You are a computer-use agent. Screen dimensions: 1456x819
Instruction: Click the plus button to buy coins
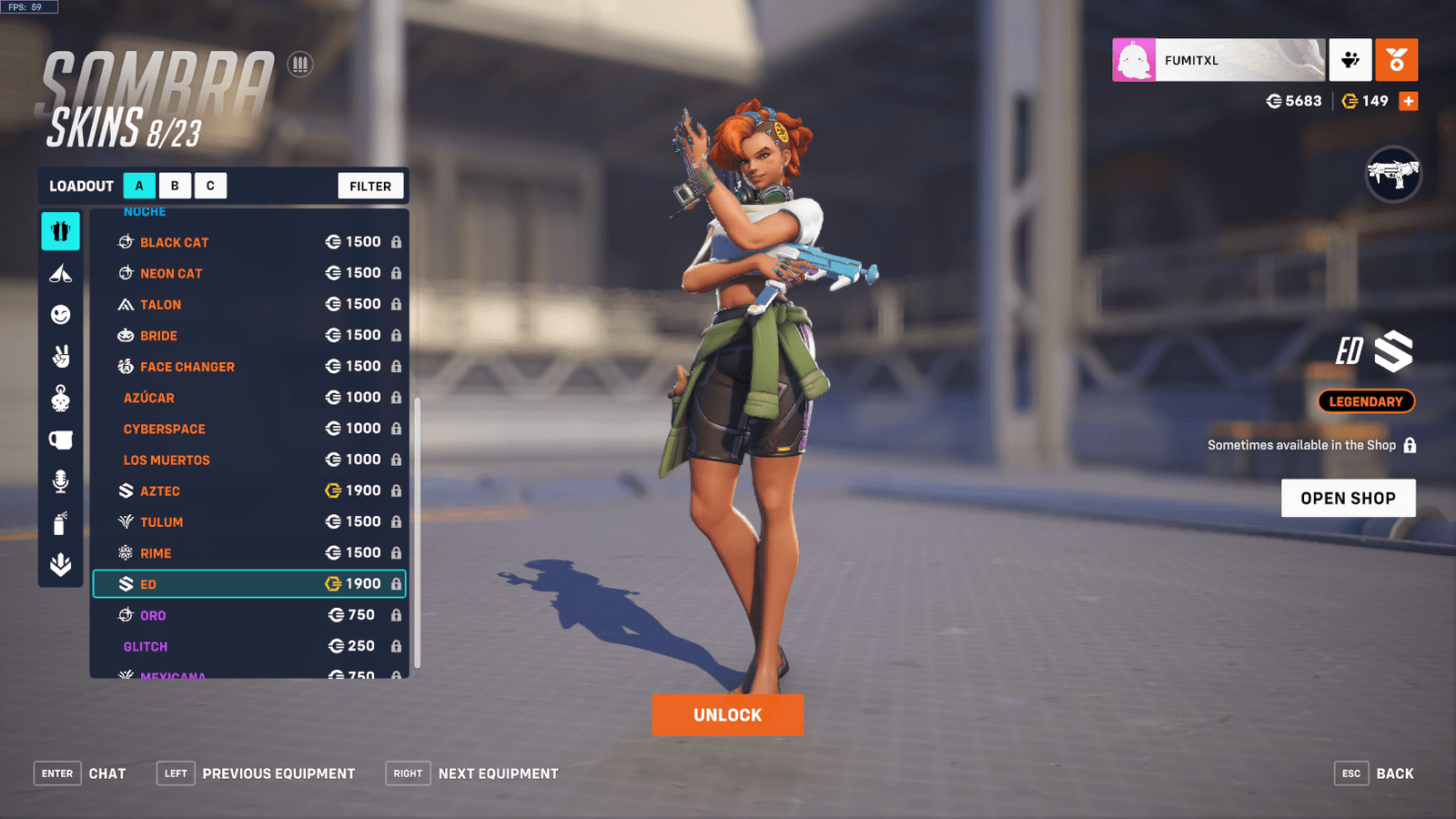pyautogui.click(x=1409, y=101)
